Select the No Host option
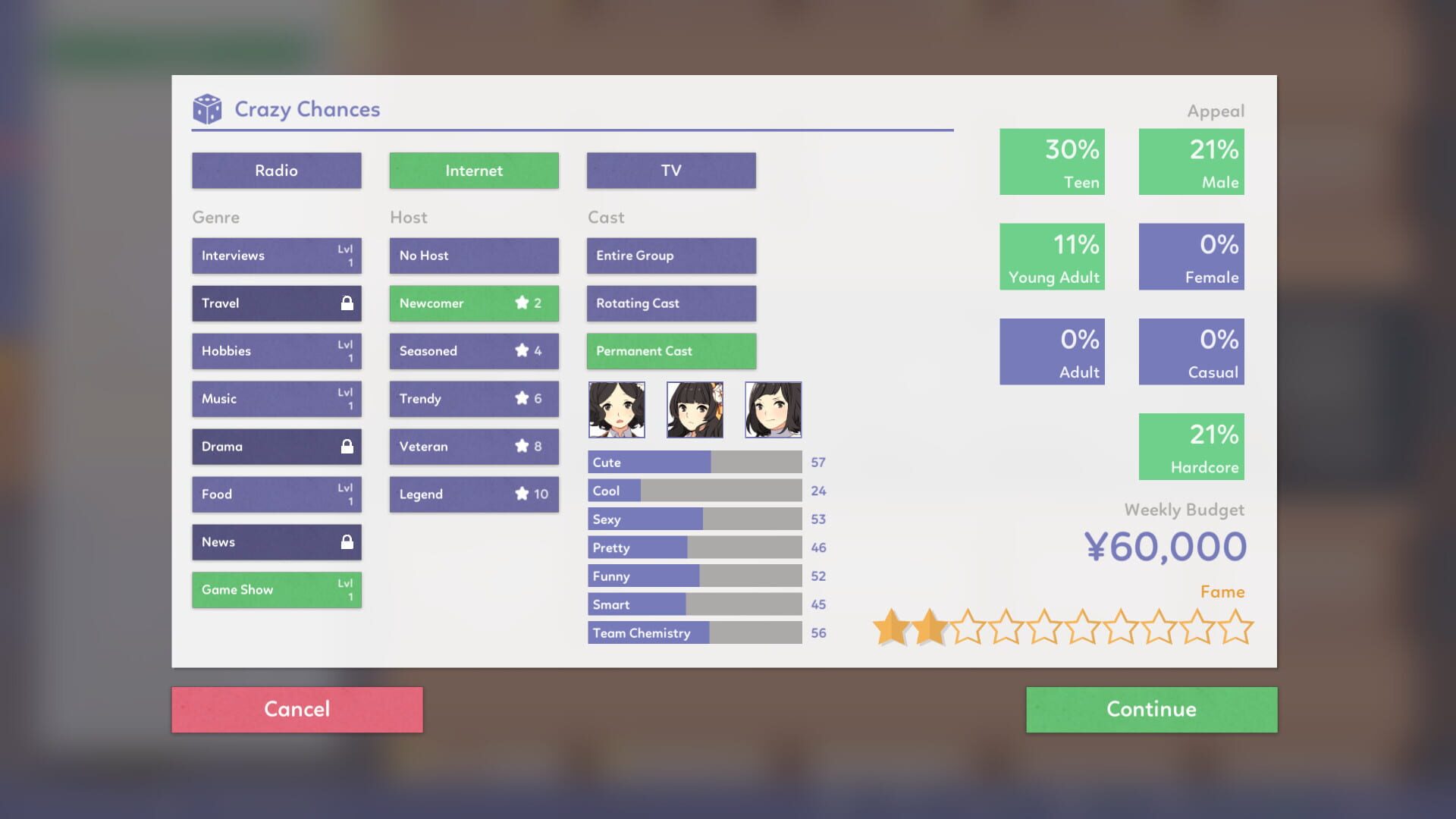 pyautogui.click(x=473, y=256)
